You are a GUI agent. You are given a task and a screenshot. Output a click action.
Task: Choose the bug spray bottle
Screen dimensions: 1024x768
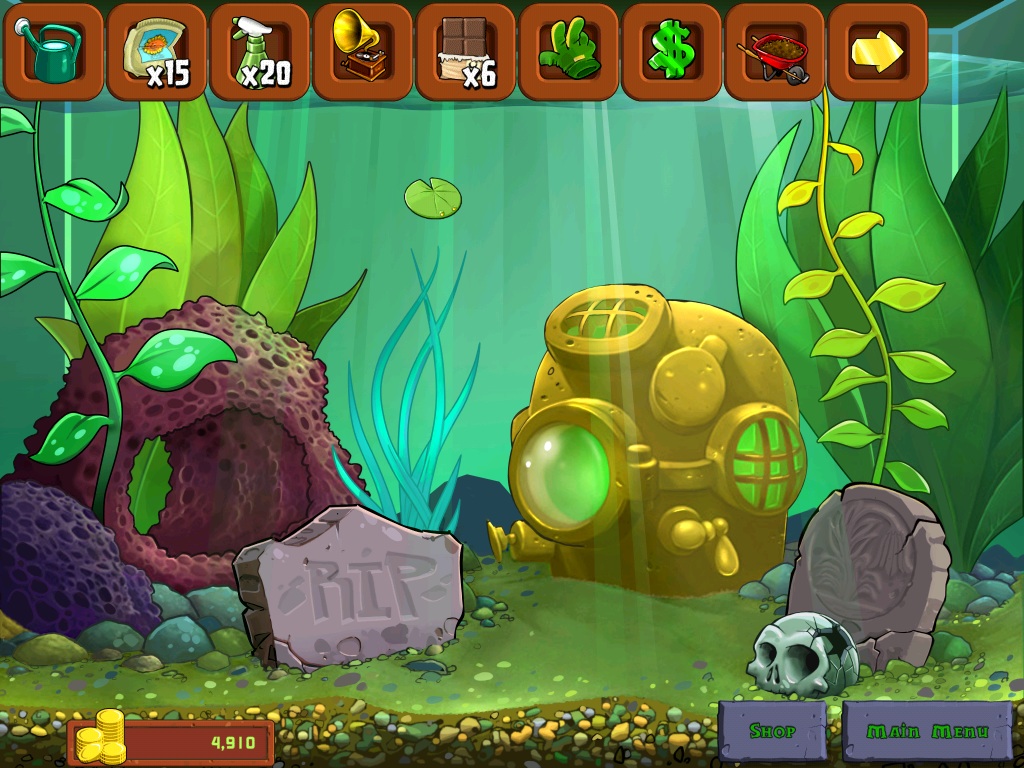(x=259, y=50)
